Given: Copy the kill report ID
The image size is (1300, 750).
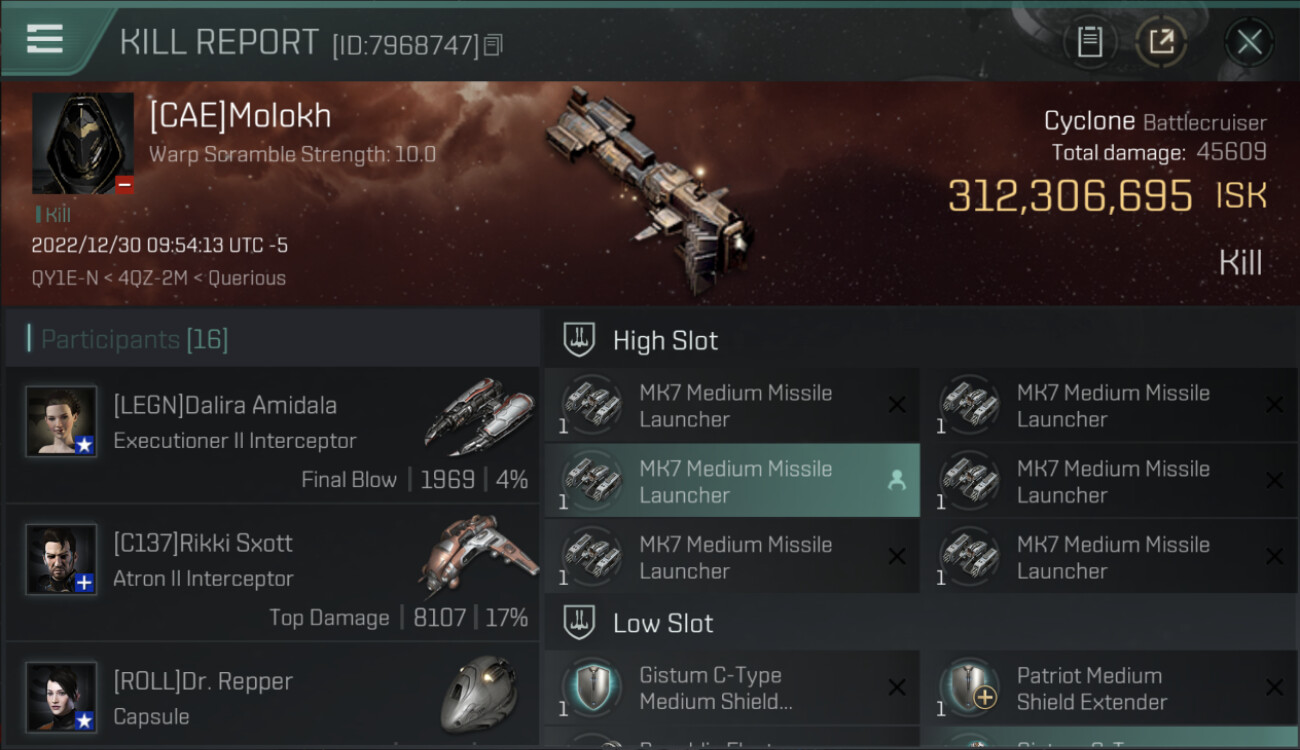Looking at the screenshot, I should (x=493, y=45).
